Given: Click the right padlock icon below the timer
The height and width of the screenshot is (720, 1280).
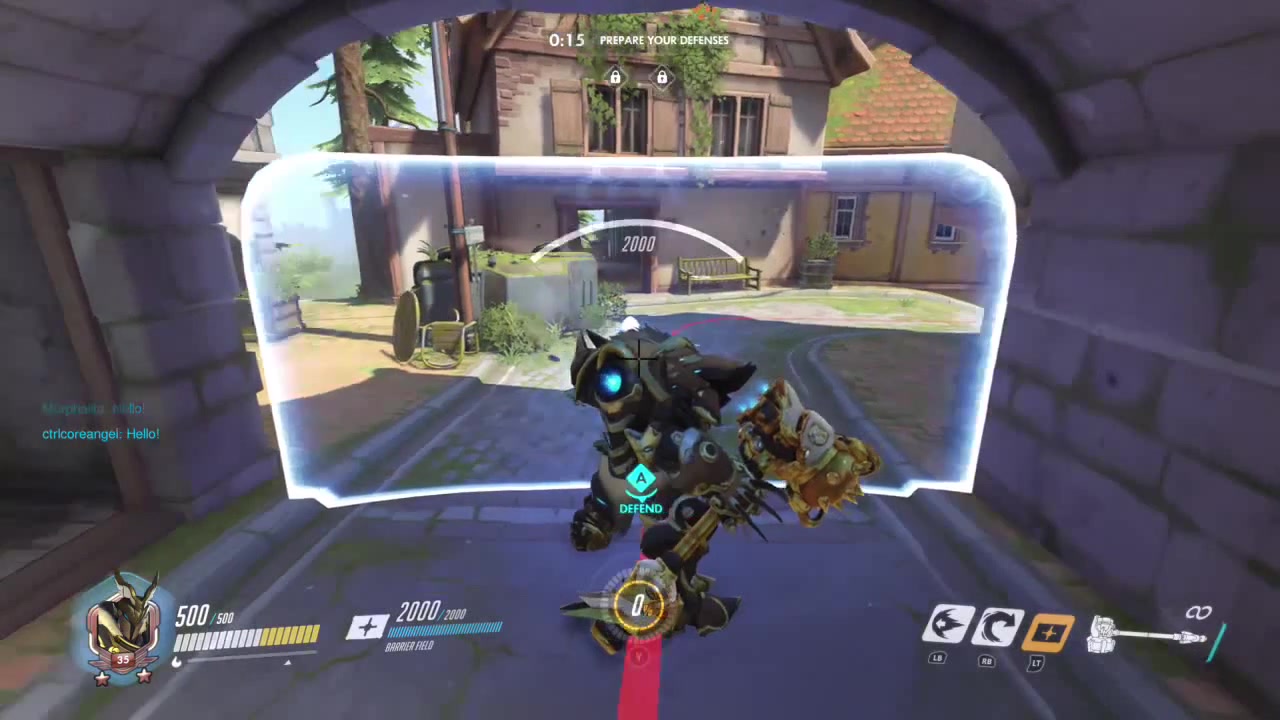Looking at the screenshot, I should click(x=662, y=76).
